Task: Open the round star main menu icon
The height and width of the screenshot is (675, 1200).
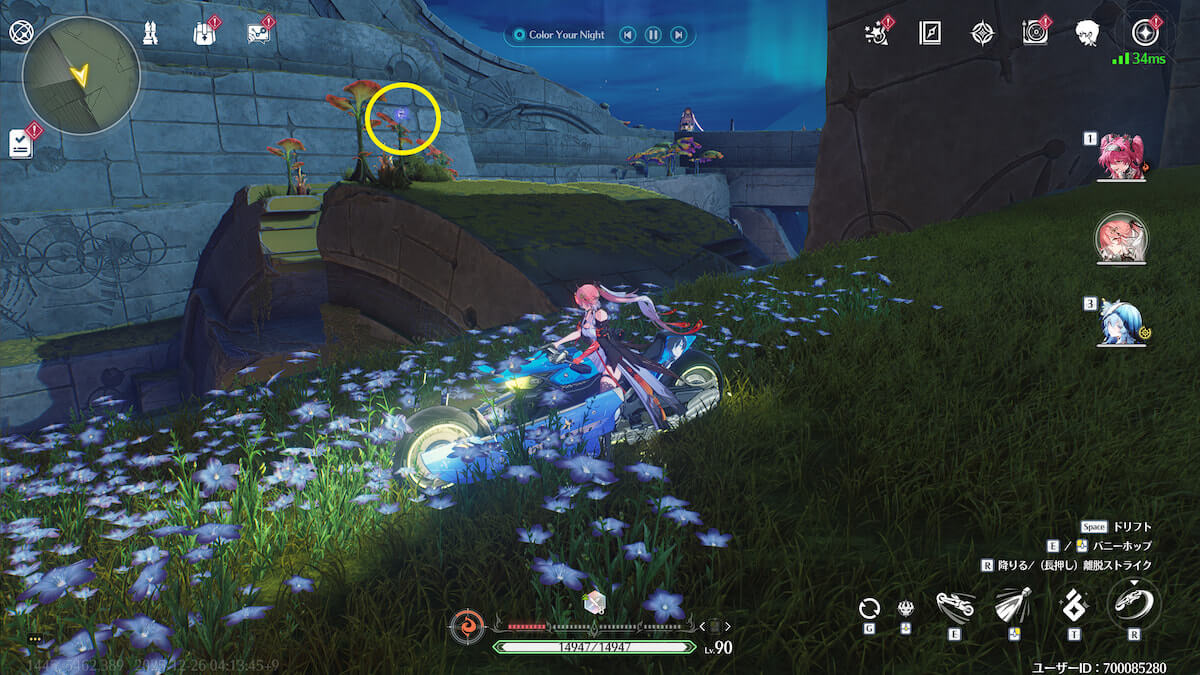Action: [1146, 34]
